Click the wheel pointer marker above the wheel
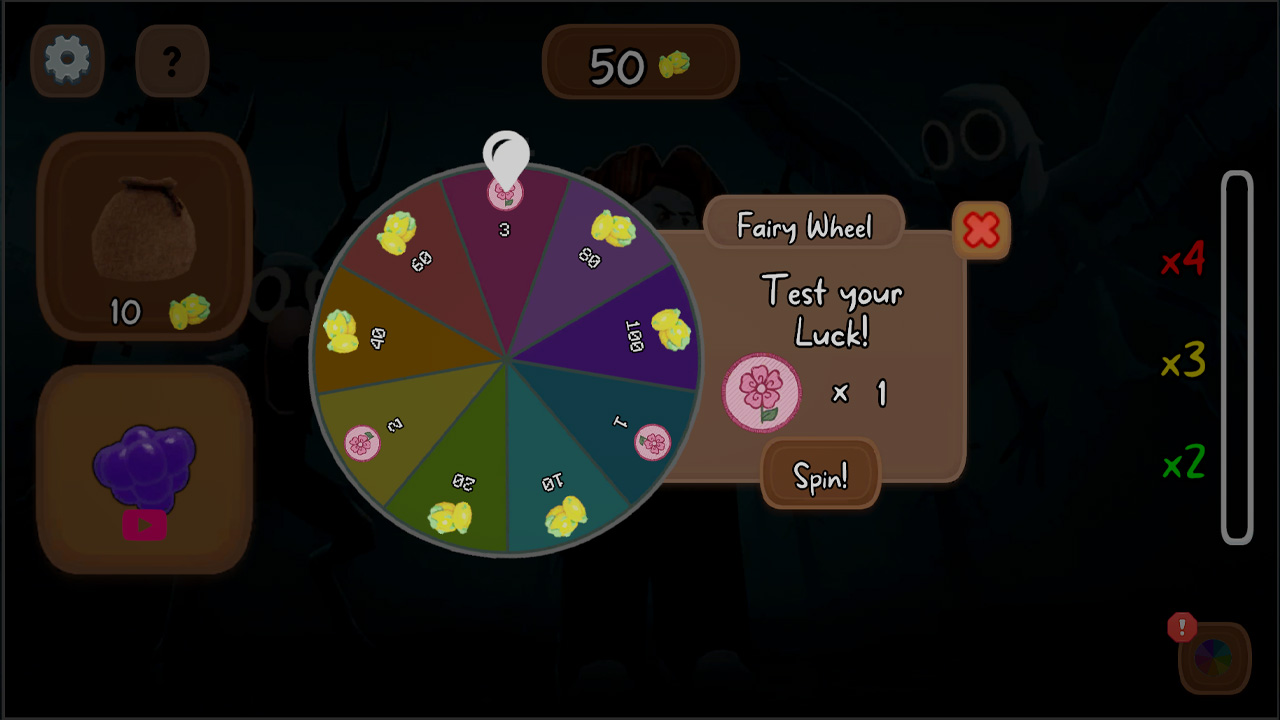Screen dimensions: 1280x720 click(508, 152)
